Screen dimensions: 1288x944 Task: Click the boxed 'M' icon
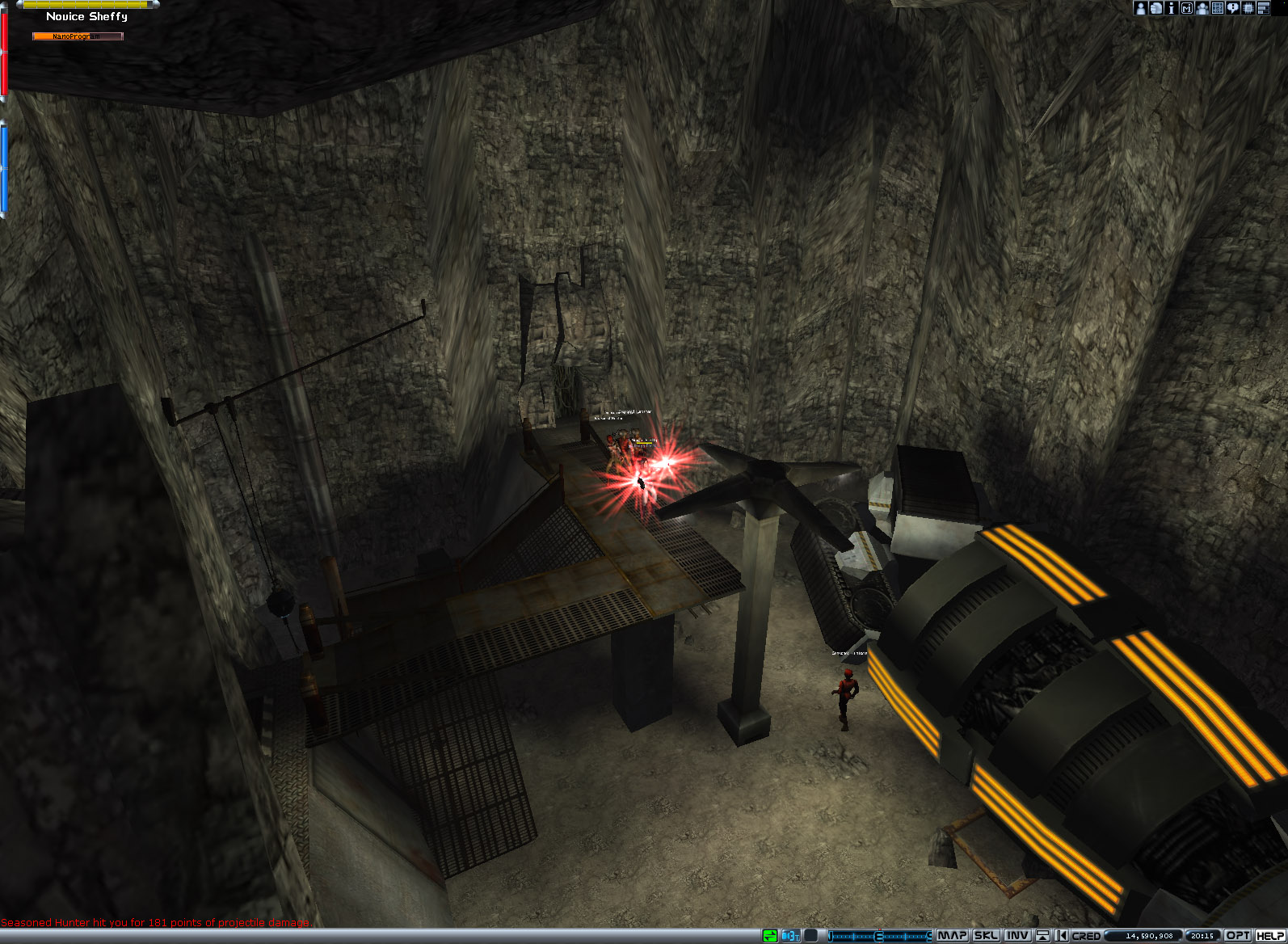point(1186,8)
